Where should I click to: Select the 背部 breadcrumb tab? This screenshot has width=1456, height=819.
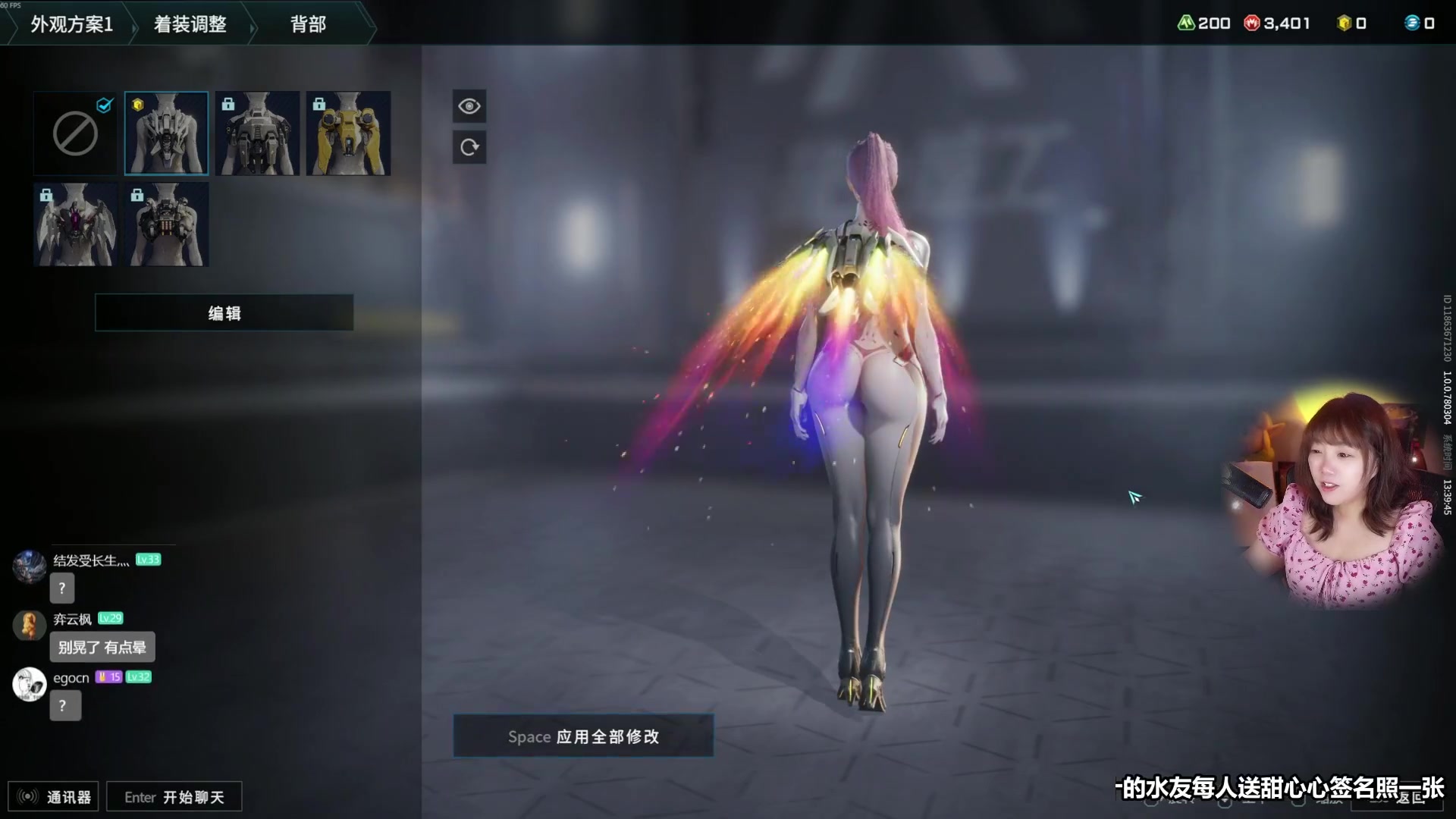pos(308,24)
